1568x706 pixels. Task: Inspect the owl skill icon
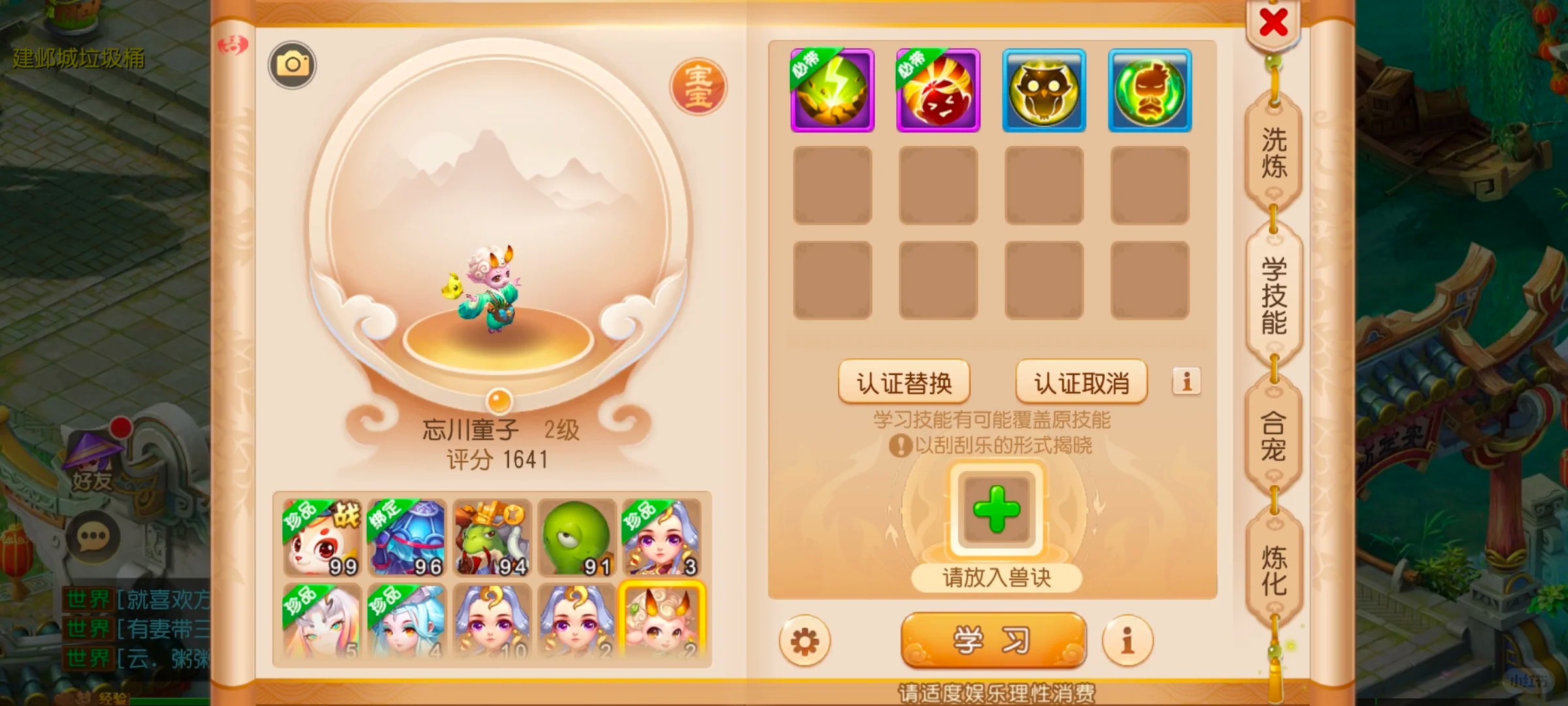point(1044,90)
